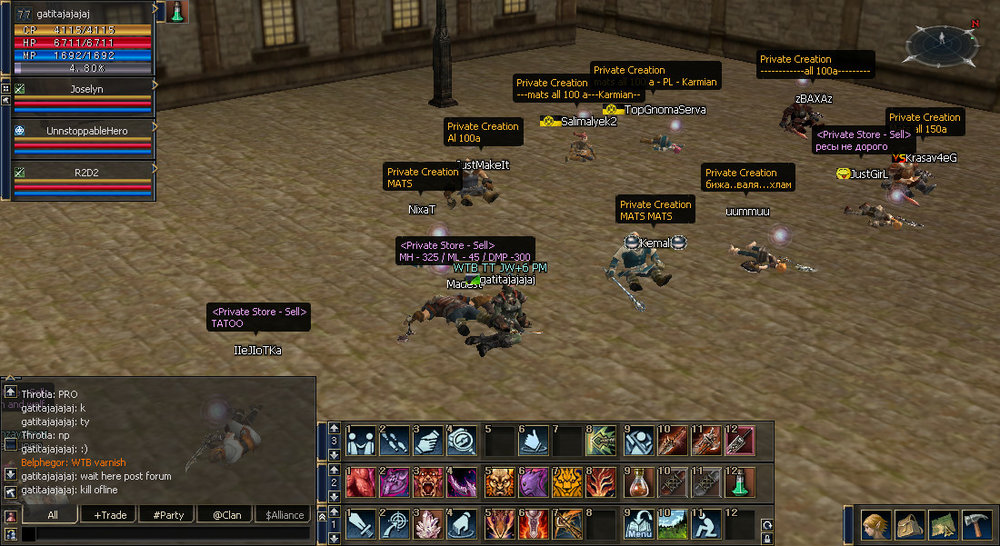This screenshot has height=546, width=1000.
Task: Open the inventory bag icon
Action: pyautogui.click(x=909, y=523)
